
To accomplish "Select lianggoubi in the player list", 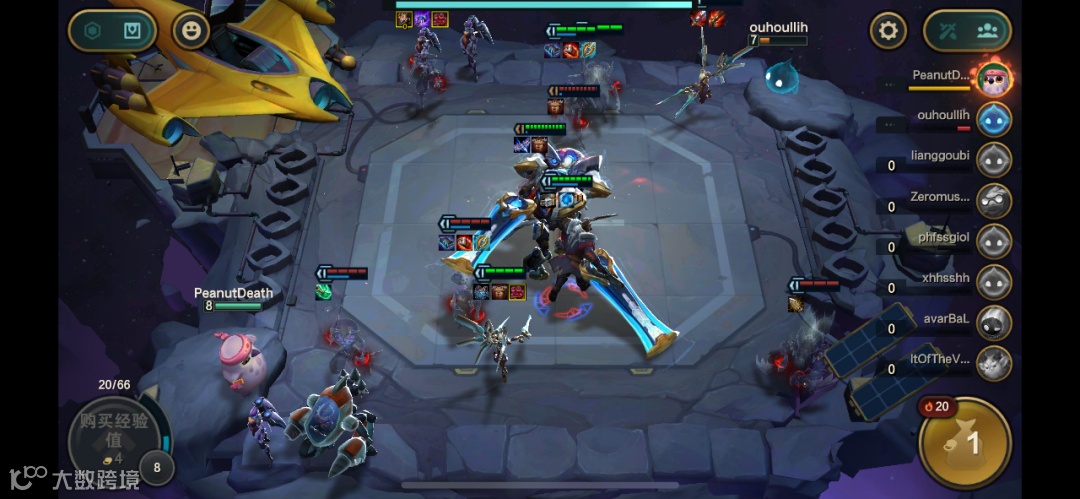I will pyautogui.click(x=993, y=159).
